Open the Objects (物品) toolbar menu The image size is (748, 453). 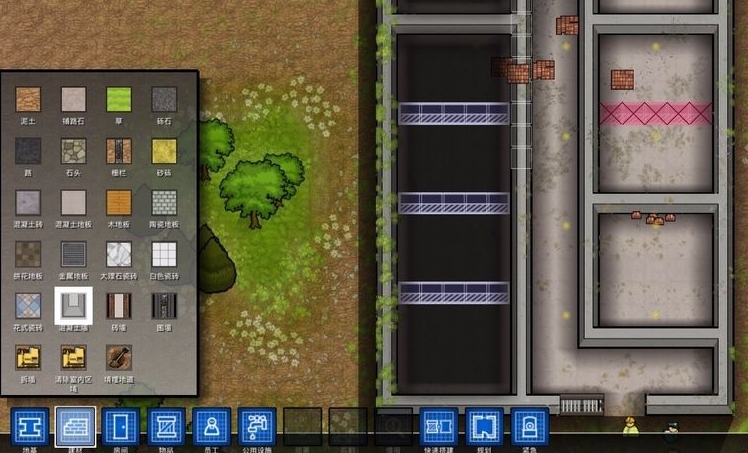[x=167, y=427]
